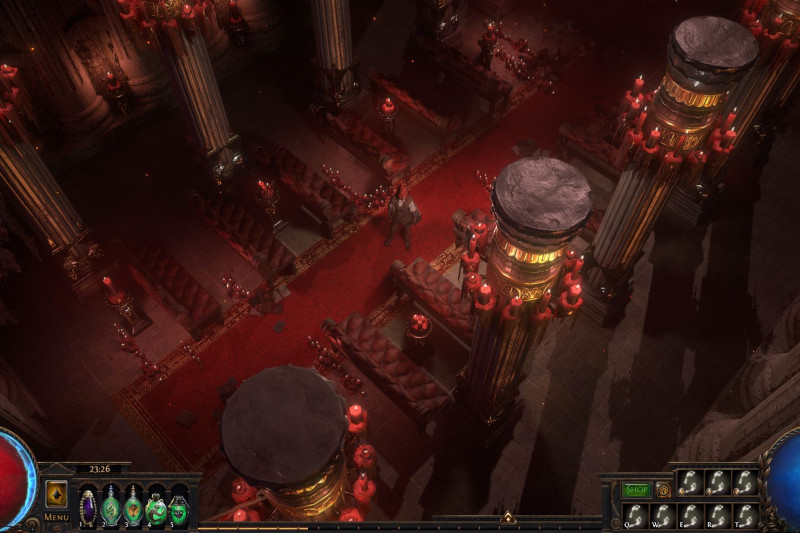Click the small arrow above the experience bar
Screen dimensions: 800x533
tap(507, 517)
